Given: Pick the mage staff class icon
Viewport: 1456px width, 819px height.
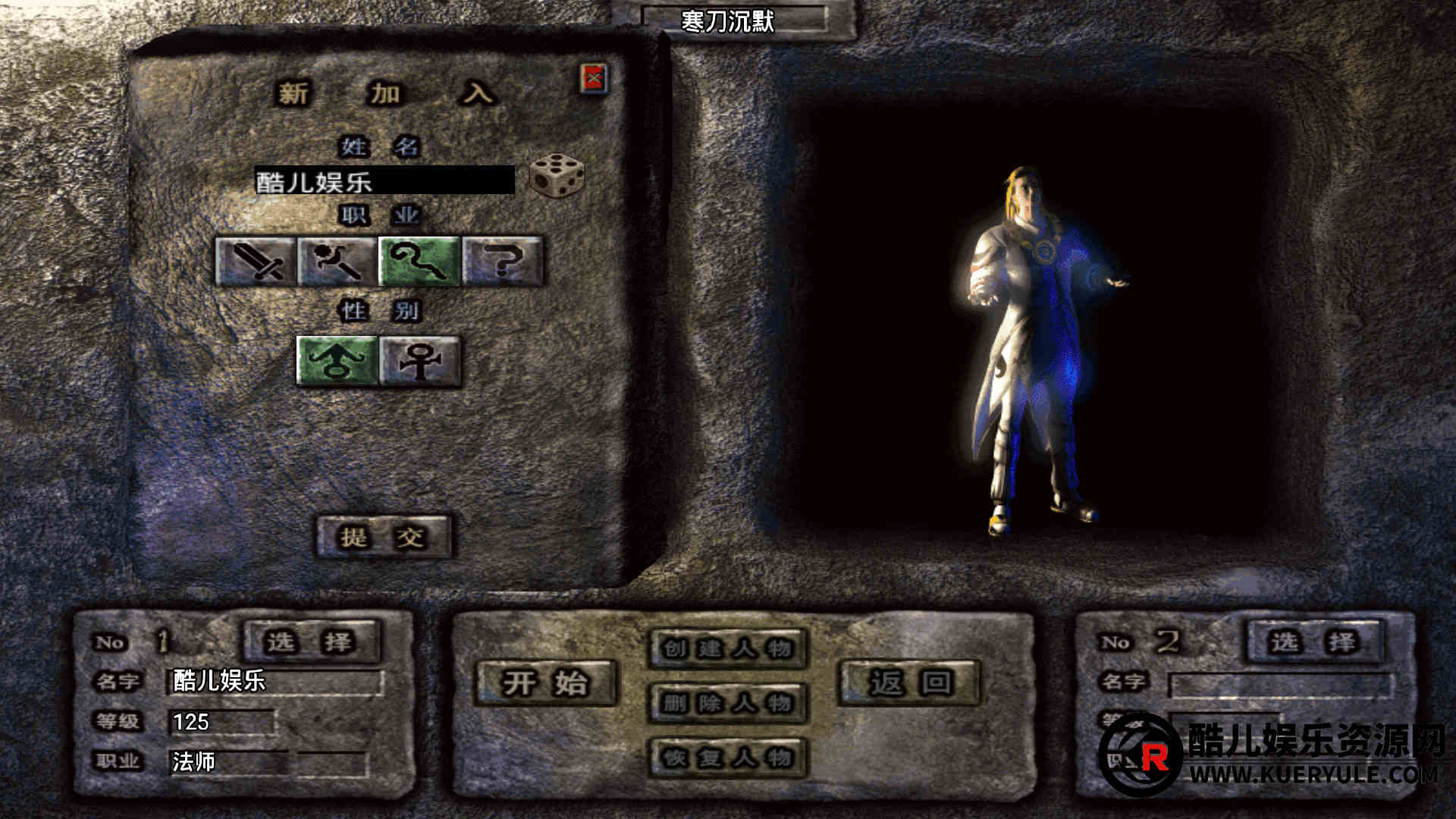Looking at the screenshot, I should pyautogui.click(x=420, y=262).
